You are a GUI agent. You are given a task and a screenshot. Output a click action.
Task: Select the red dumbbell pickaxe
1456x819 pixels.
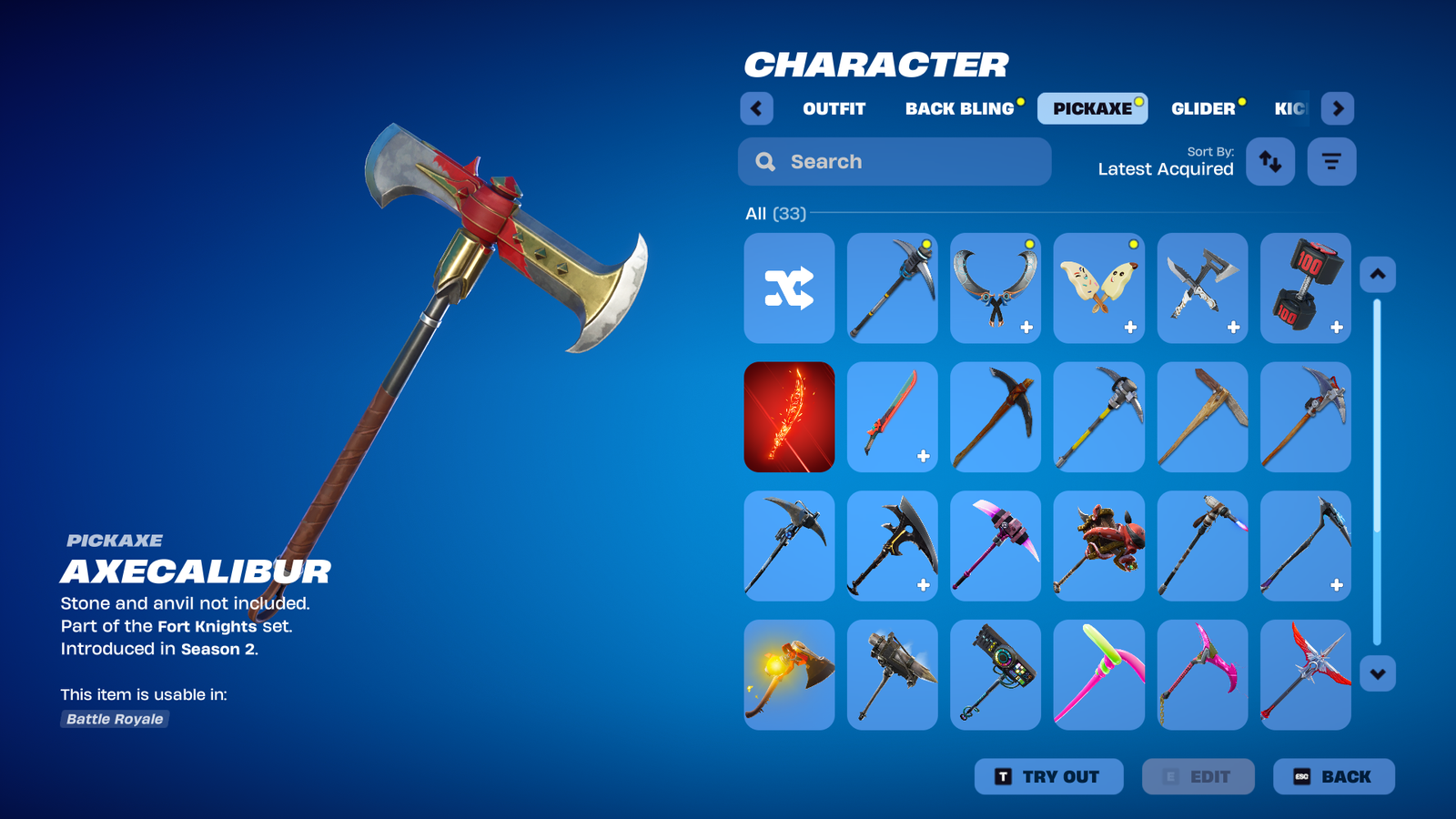pyautogui.click(x=1305, y=288)
